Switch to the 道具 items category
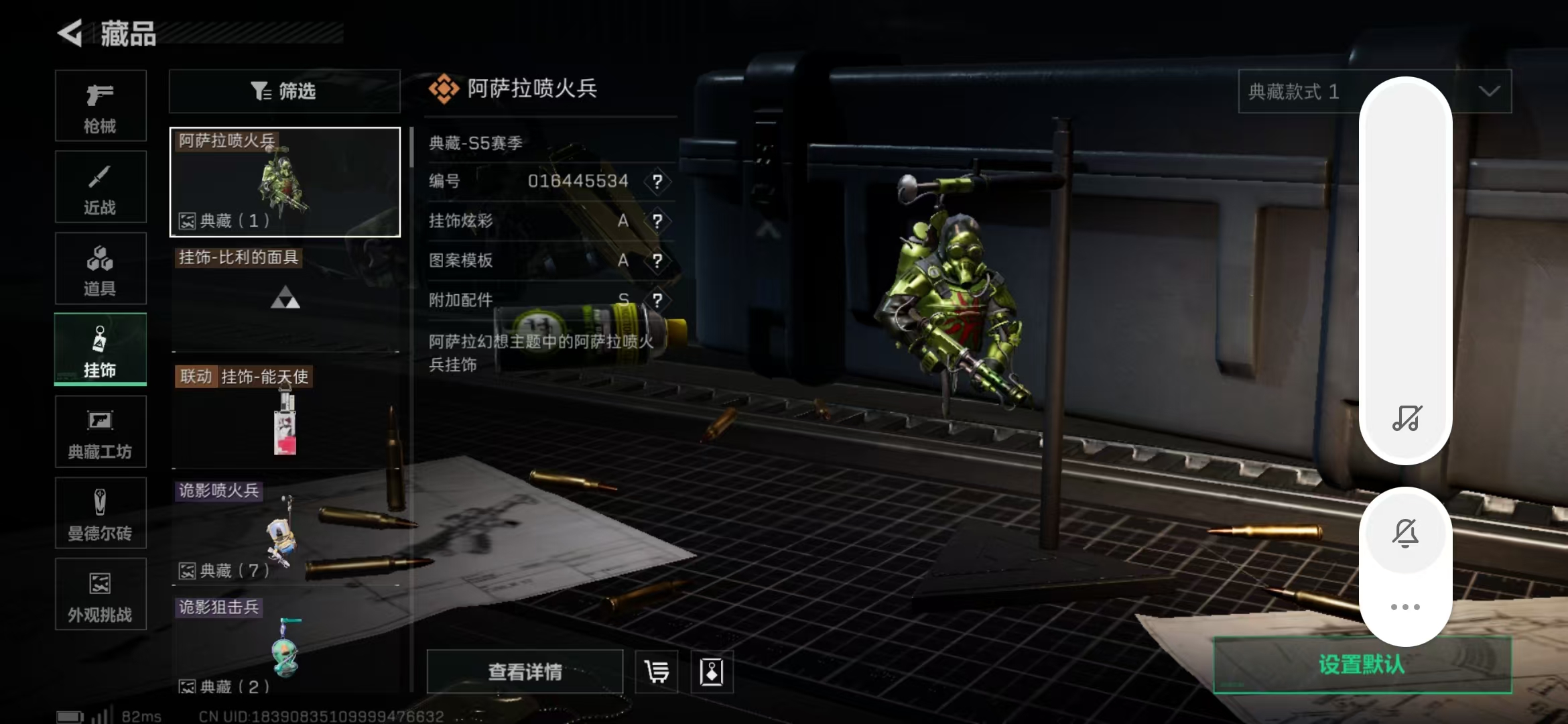Viewport: 1568px width, 724px height. 101,268
